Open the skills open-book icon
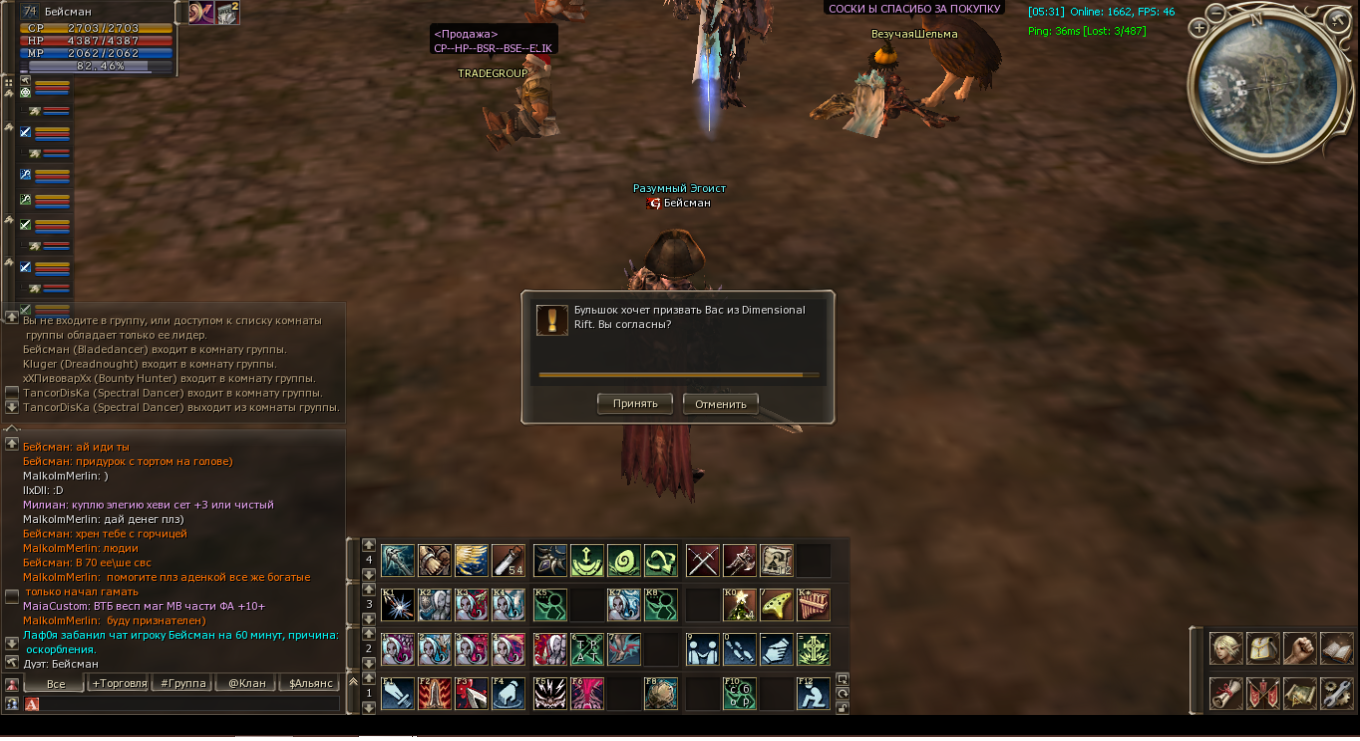The width and height of the screenshot is (1360, 741). click(1337, 649)
